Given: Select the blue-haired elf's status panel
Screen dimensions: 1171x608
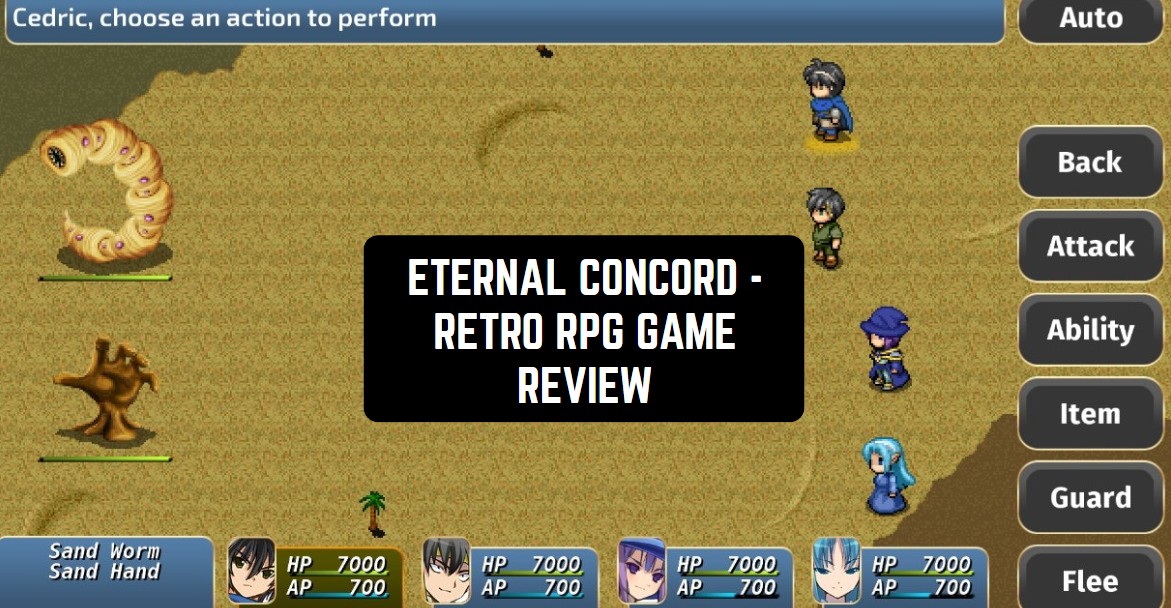Looking at the screenshot, I should pyautogui.click(x=900, y=574).
